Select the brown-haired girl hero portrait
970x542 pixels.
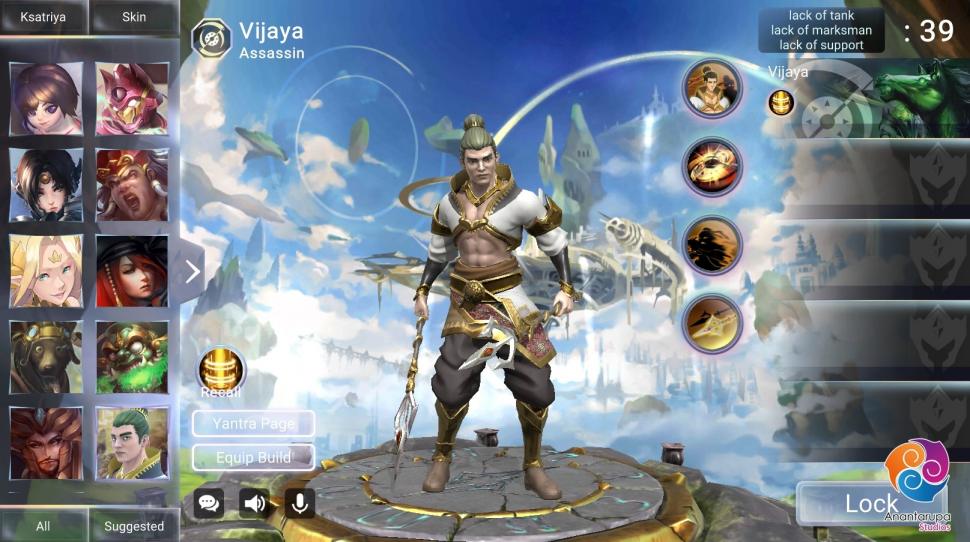coord(45,99)
